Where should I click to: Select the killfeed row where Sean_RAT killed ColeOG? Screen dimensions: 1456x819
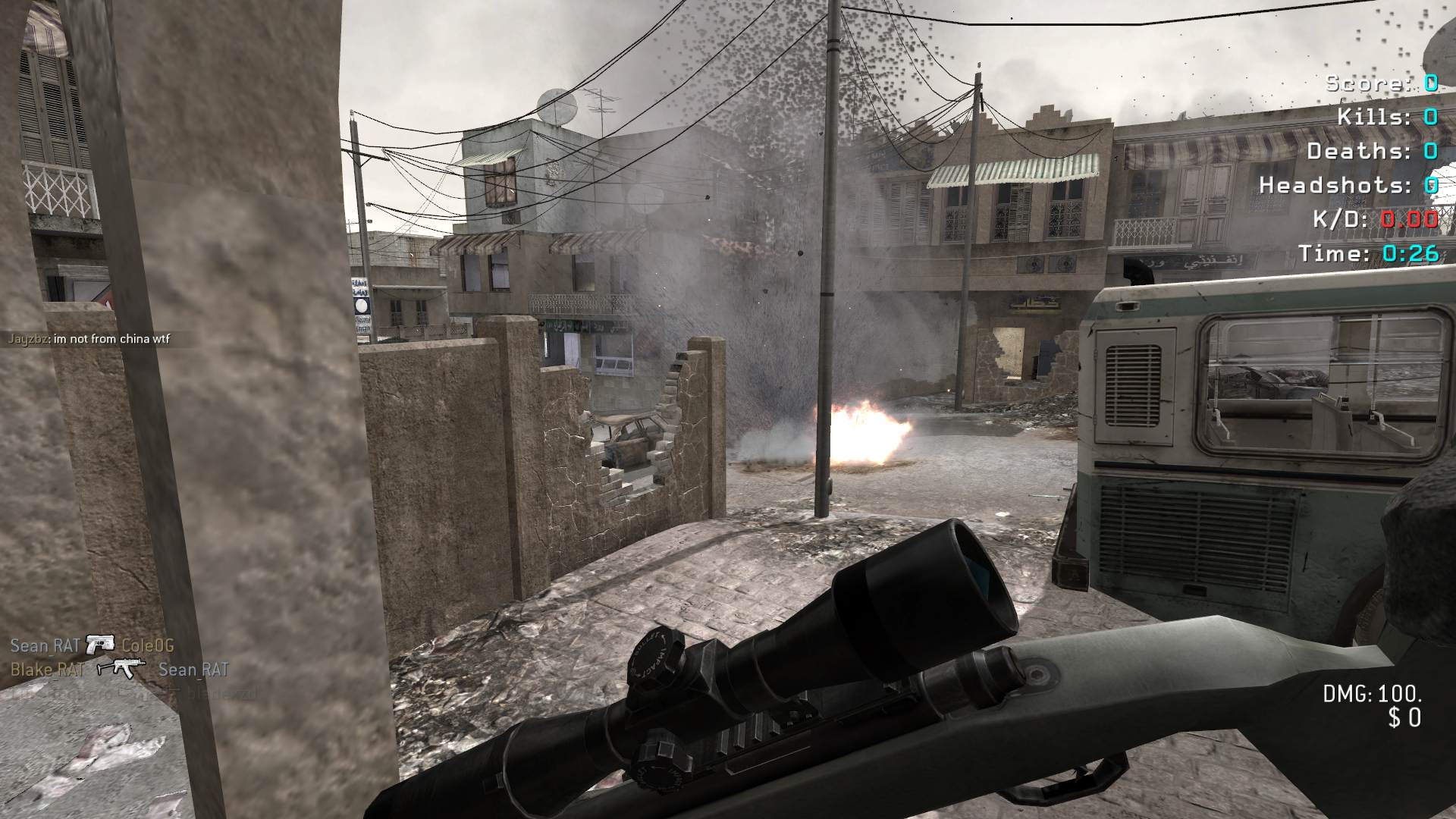pyautogui.click(x=92, y=646)
